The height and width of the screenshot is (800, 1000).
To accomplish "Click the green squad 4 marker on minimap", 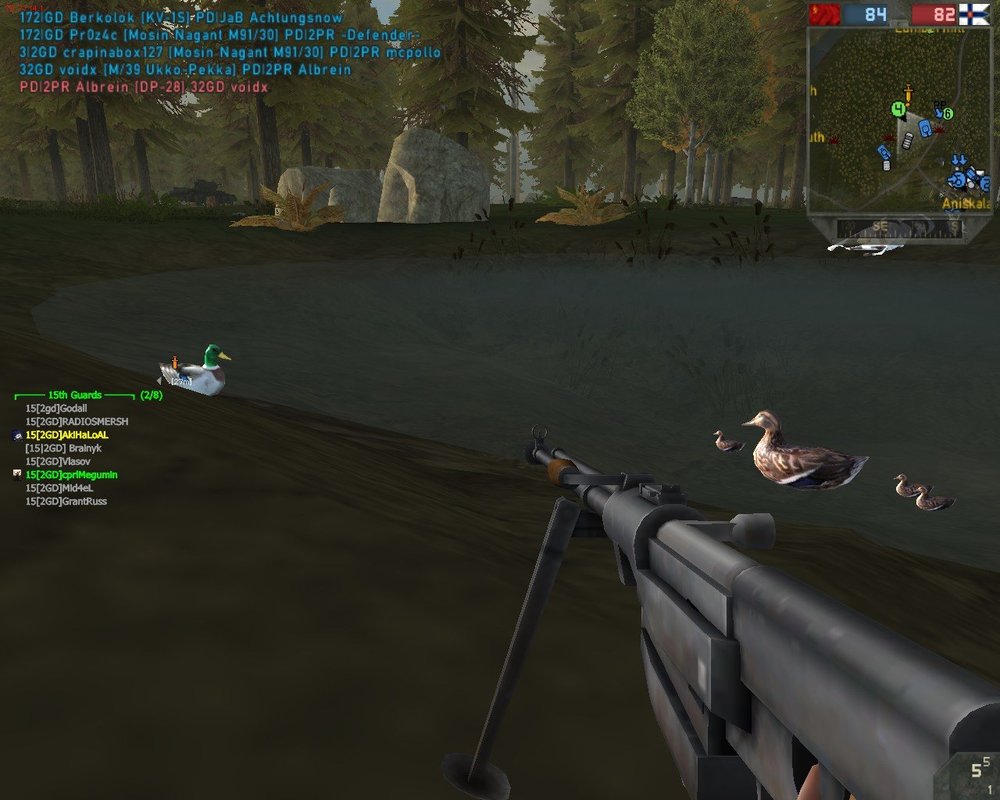I will tap(899, 108).
